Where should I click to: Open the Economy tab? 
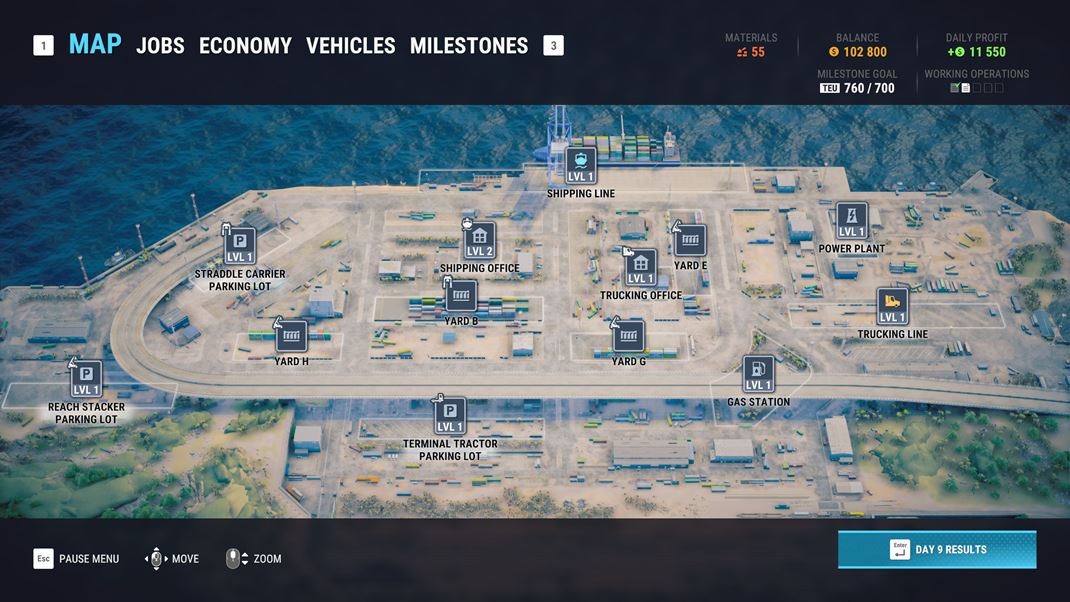click(245, 46)
